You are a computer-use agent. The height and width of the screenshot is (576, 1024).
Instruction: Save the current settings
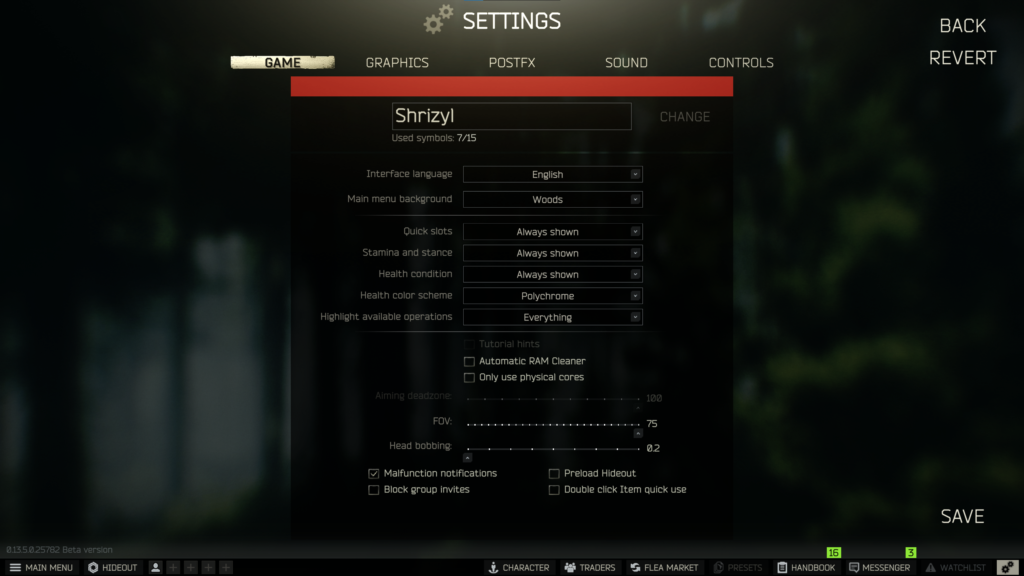[x=962, y=516]
